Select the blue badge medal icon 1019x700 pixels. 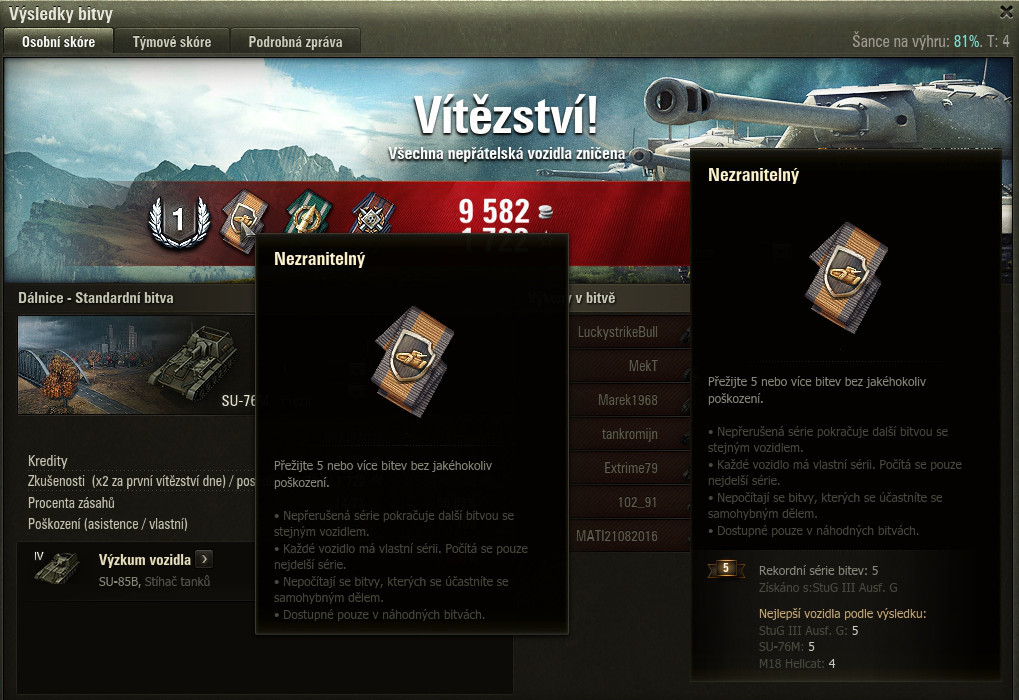370,217
